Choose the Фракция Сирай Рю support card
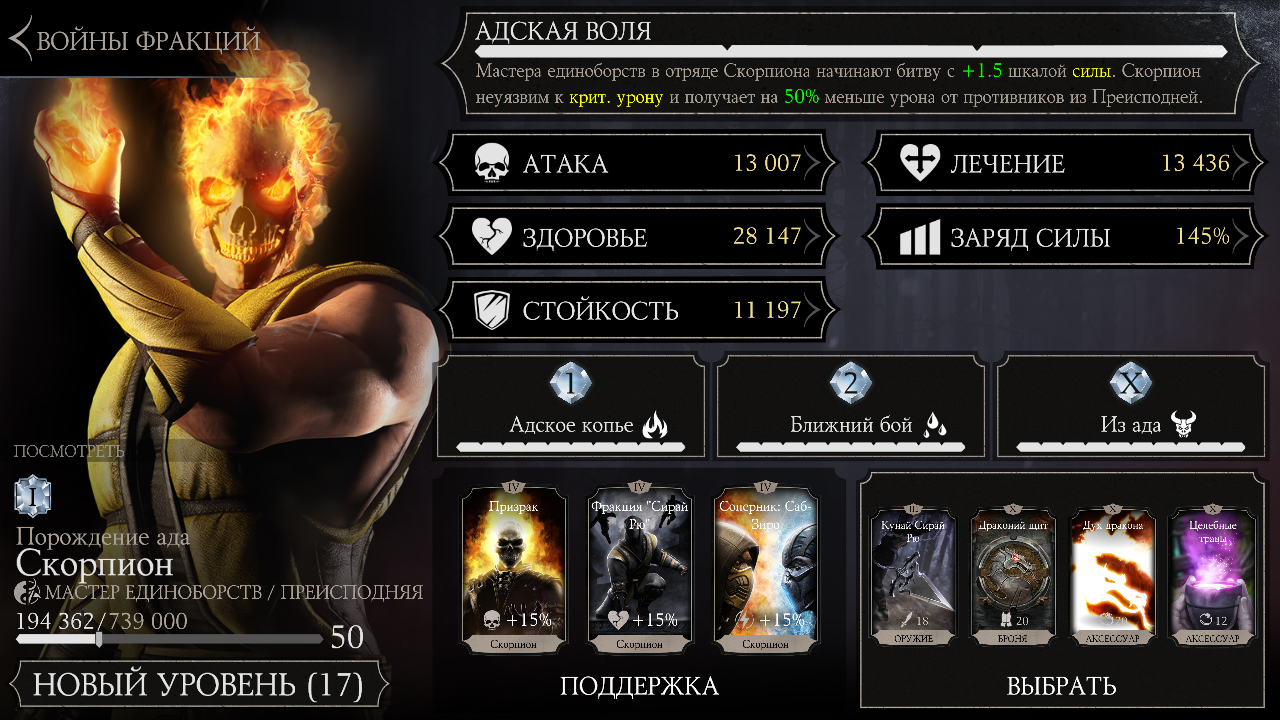This screenshot has height=720, width=1280. pyautogui.click(x=640, y=567)
